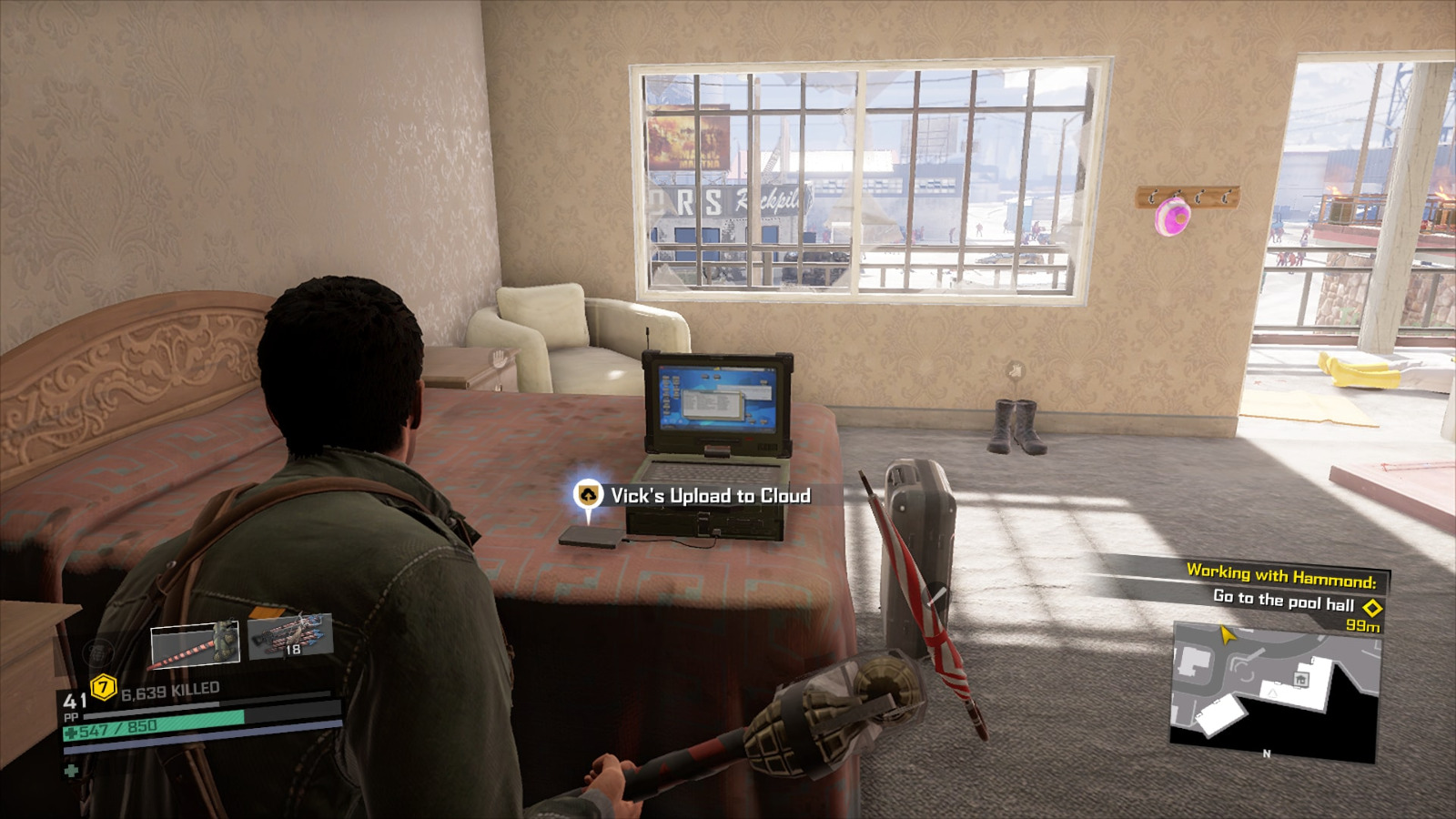Click the level 41 indicator
Screen dimensions: 1456x819
pyautogui.click(x=75, y=701)
